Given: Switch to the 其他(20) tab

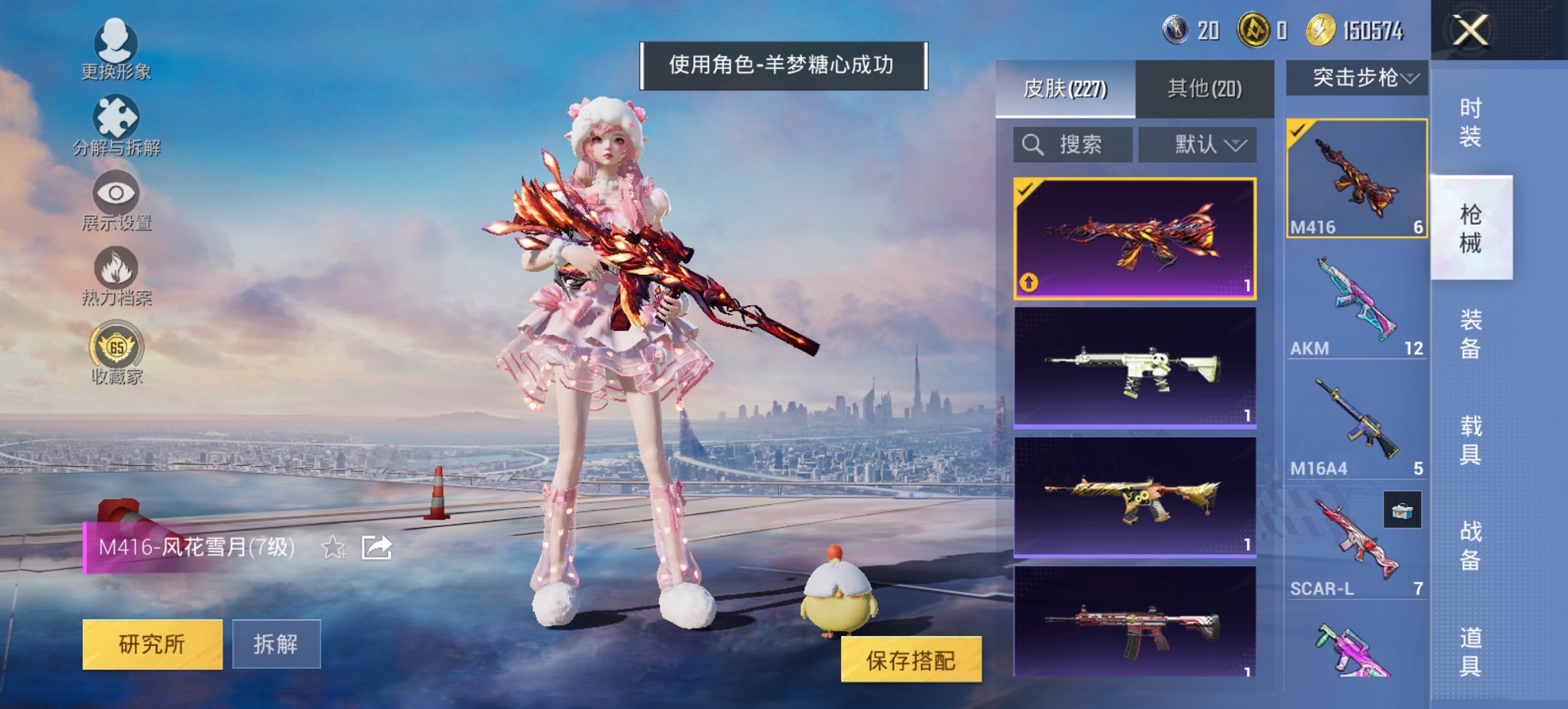Looking at the screenshot, I should pyautogui.click(x=1206, y=88).
